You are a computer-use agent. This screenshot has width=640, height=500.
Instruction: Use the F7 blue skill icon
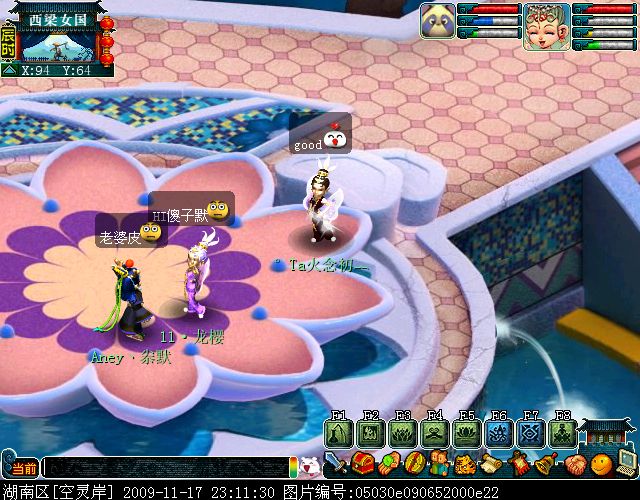(x=531, y=434)
